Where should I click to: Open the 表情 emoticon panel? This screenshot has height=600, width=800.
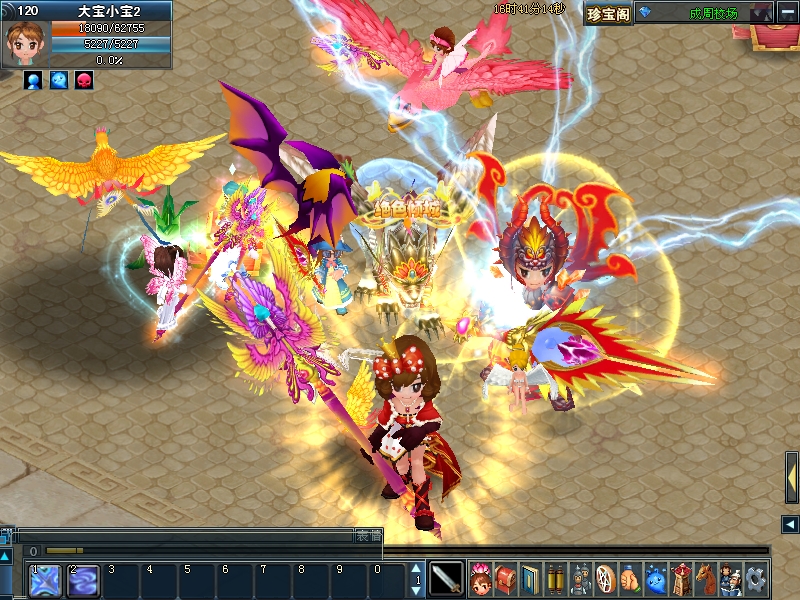[x=369, y=536]
